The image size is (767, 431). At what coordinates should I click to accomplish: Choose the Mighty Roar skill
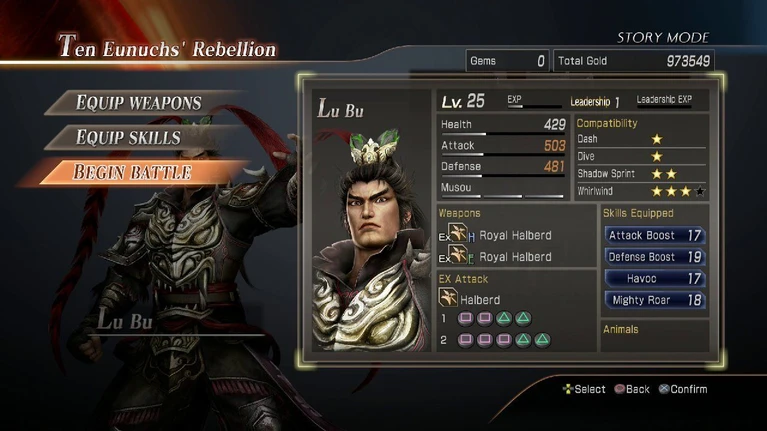coord(655,300)
